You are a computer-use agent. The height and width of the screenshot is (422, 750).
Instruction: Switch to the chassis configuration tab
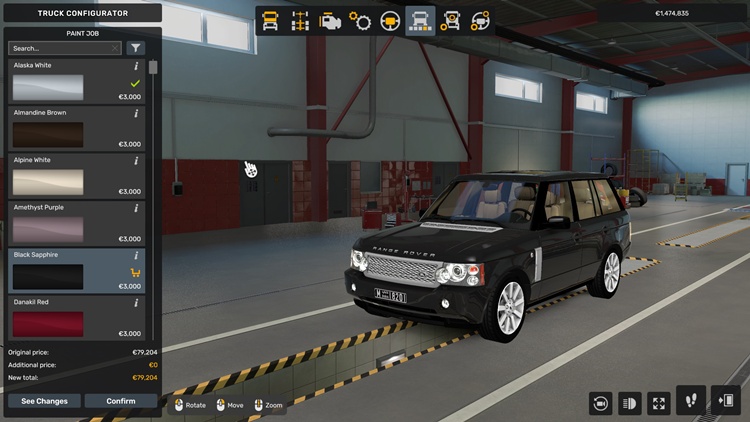[x=300, y=21]
